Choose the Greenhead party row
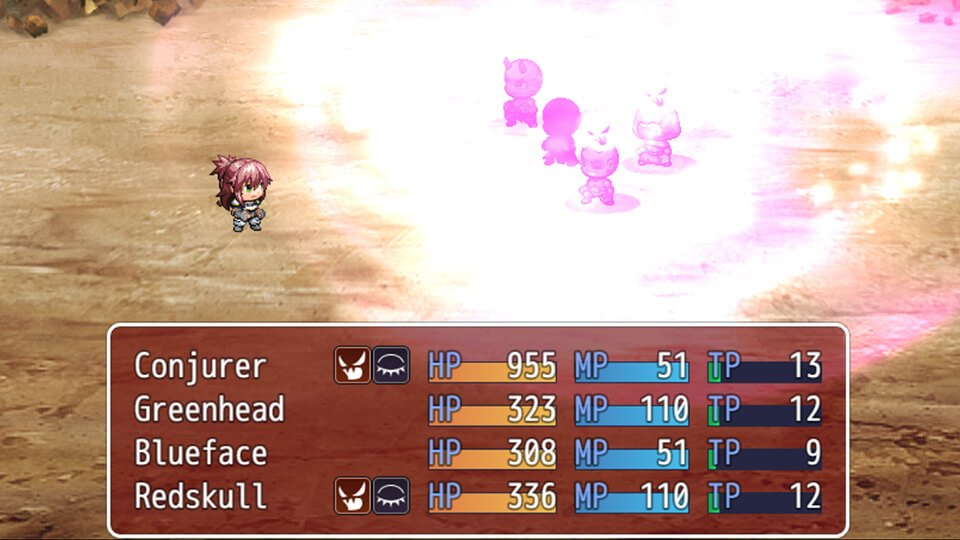This screenshot has height=540, width=960. pyautogui.click(x=209, y=410)
